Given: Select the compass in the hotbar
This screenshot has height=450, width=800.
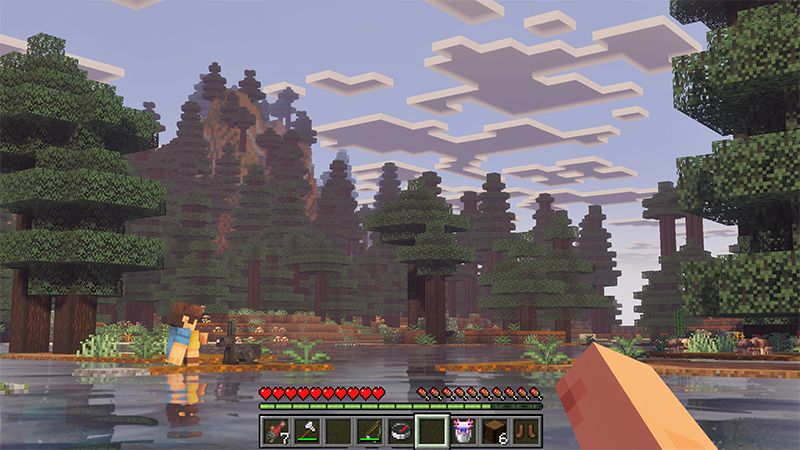Looking at the screenshot, I should point(401,431).
